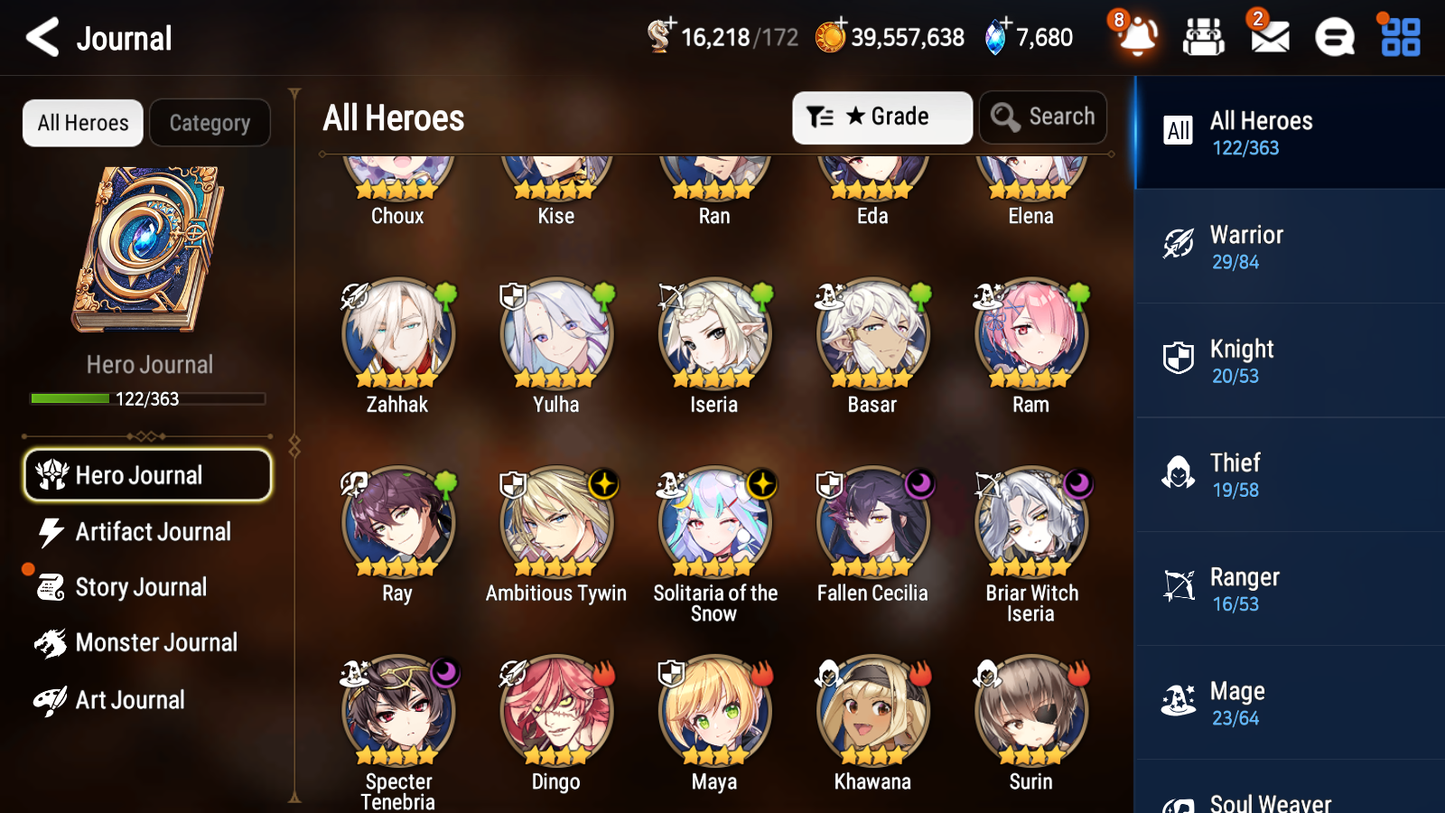
Task: Open the Grade filter dropdown
Action: (x=882, y=117)
